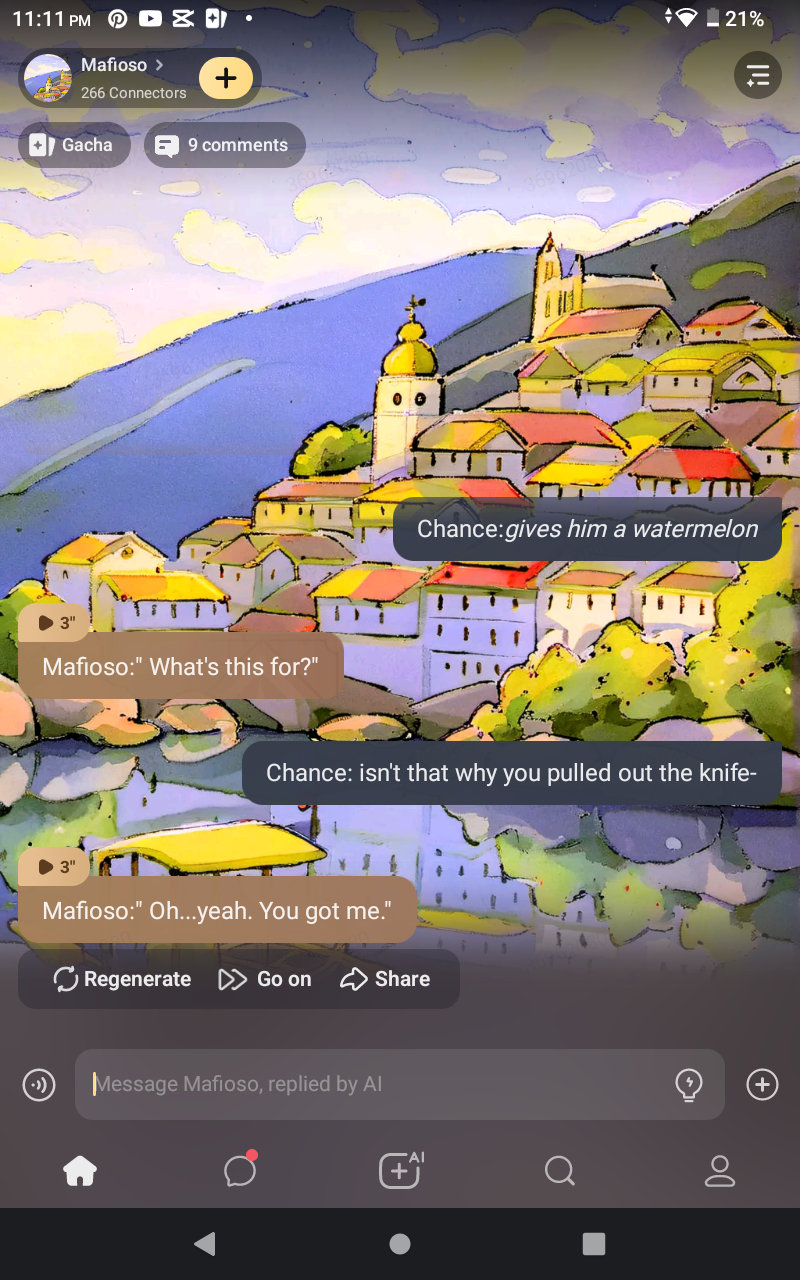Share this conversation

pos(385,979)
